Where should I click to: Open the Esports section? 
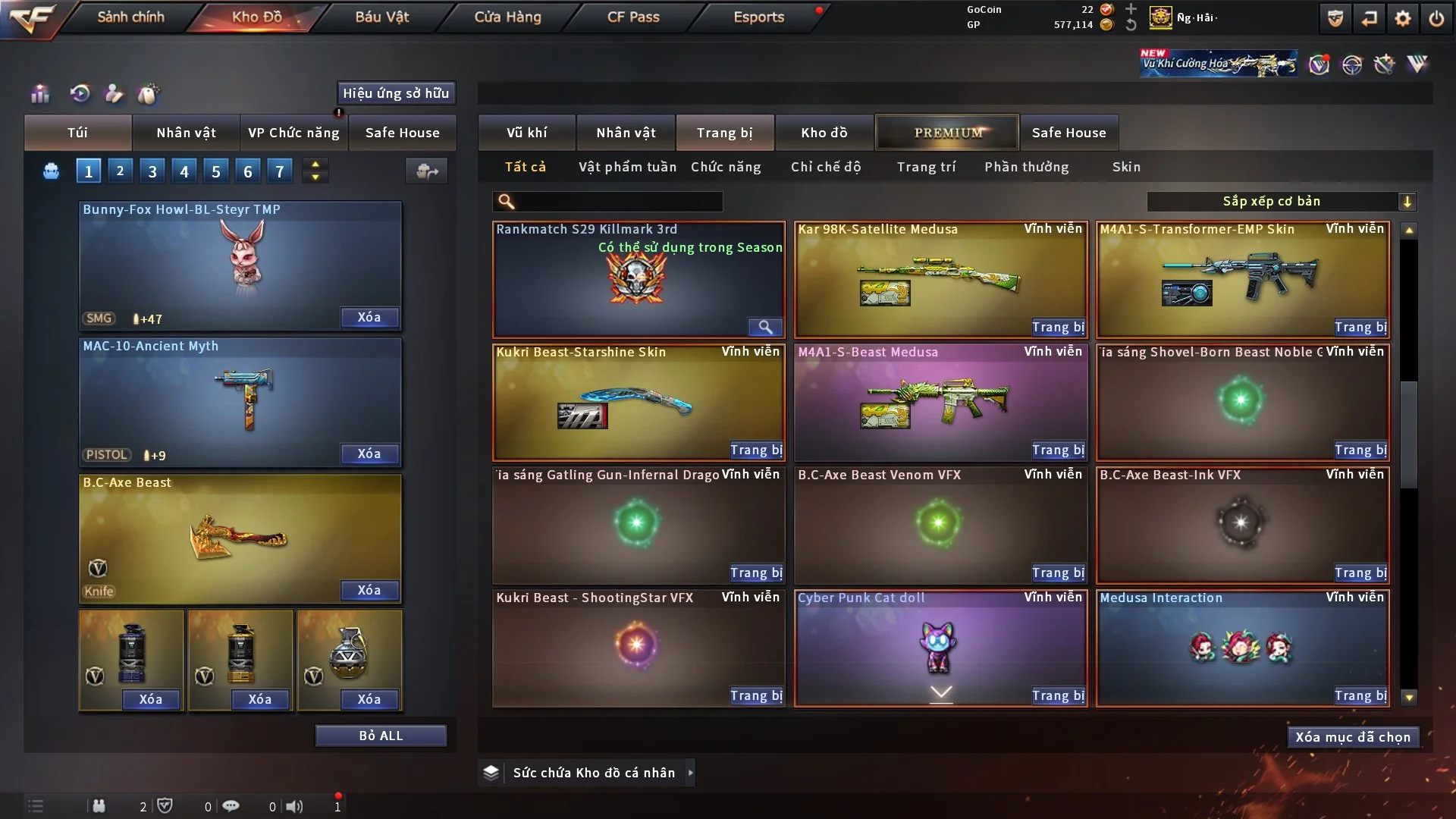point(758,17)
